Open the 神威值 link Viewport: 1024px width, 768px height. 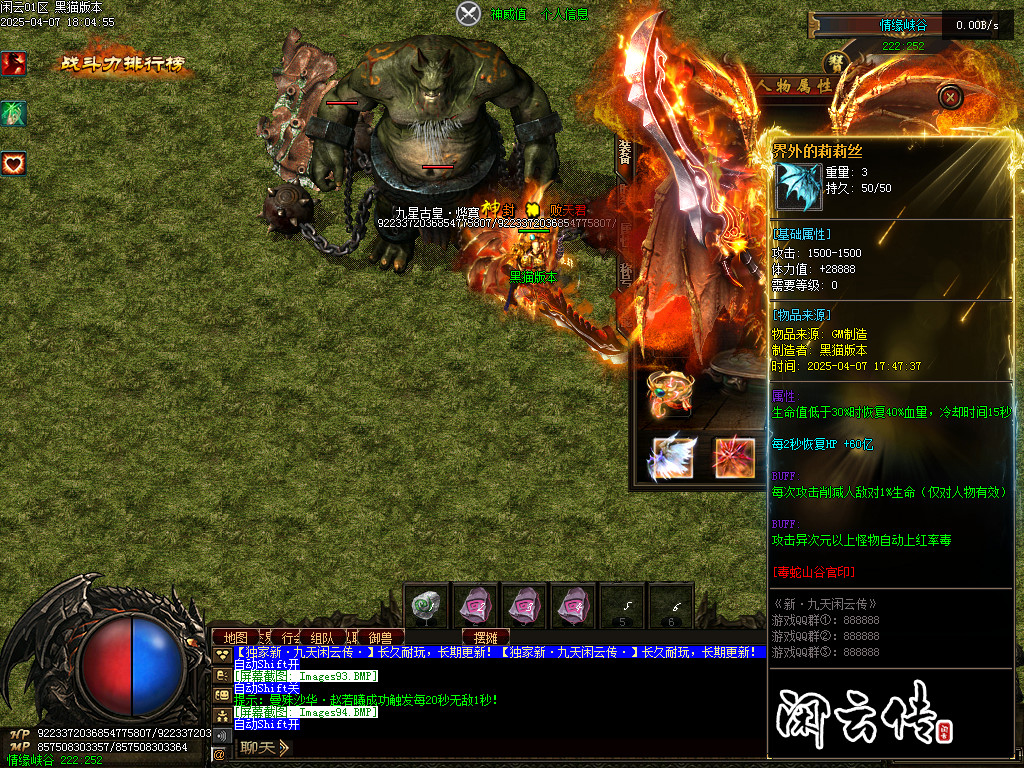point(508,15)
